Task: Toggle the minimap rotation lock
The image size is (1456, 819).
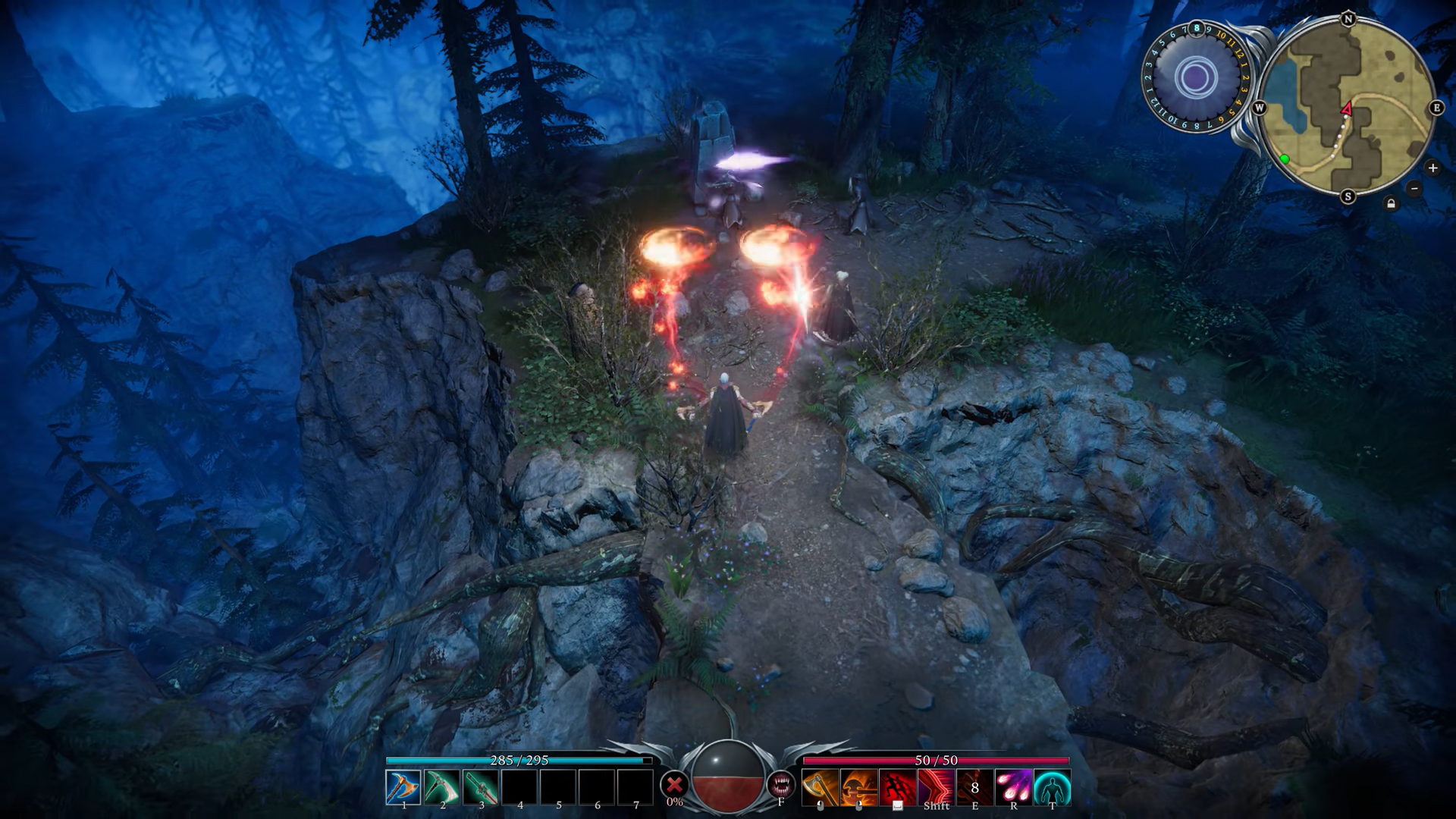Action: tap(1391, 203)
